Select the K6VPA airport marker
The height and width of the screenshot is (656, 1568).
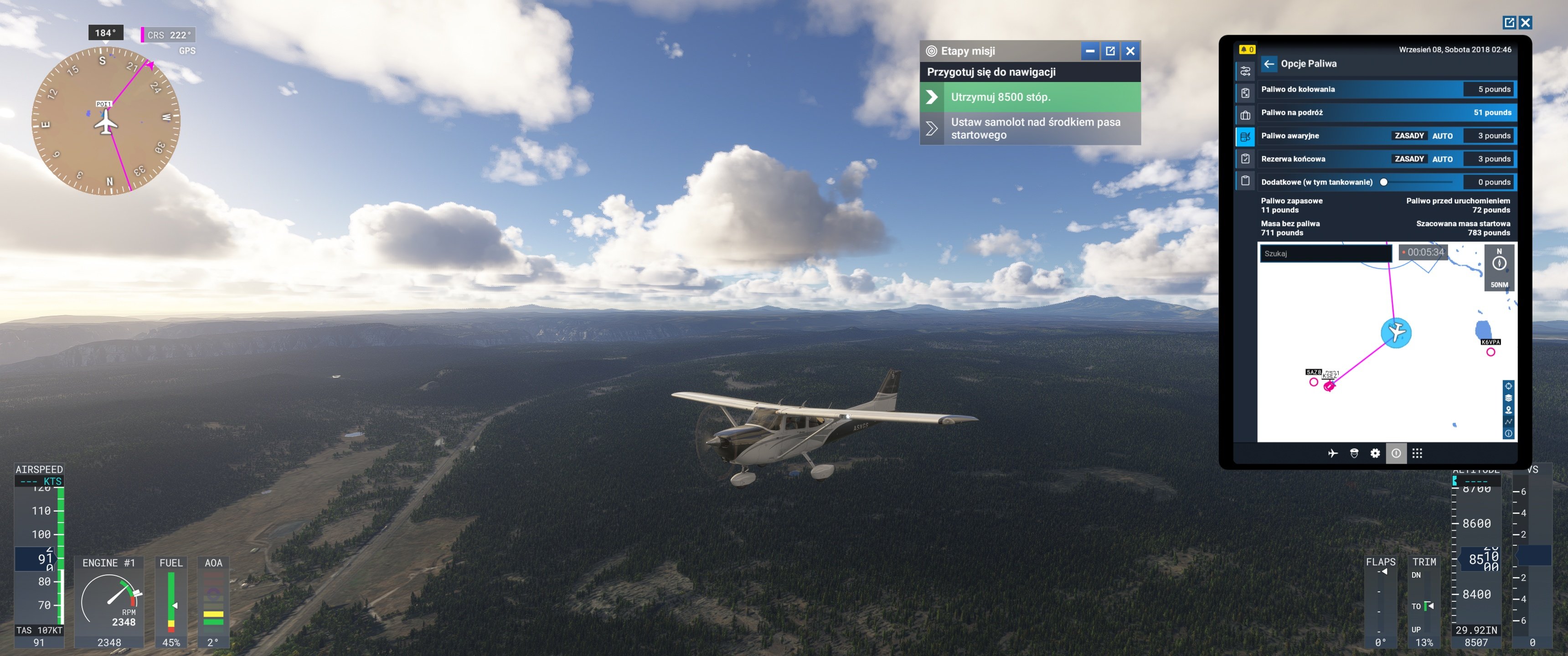(x=1490, y=352)
